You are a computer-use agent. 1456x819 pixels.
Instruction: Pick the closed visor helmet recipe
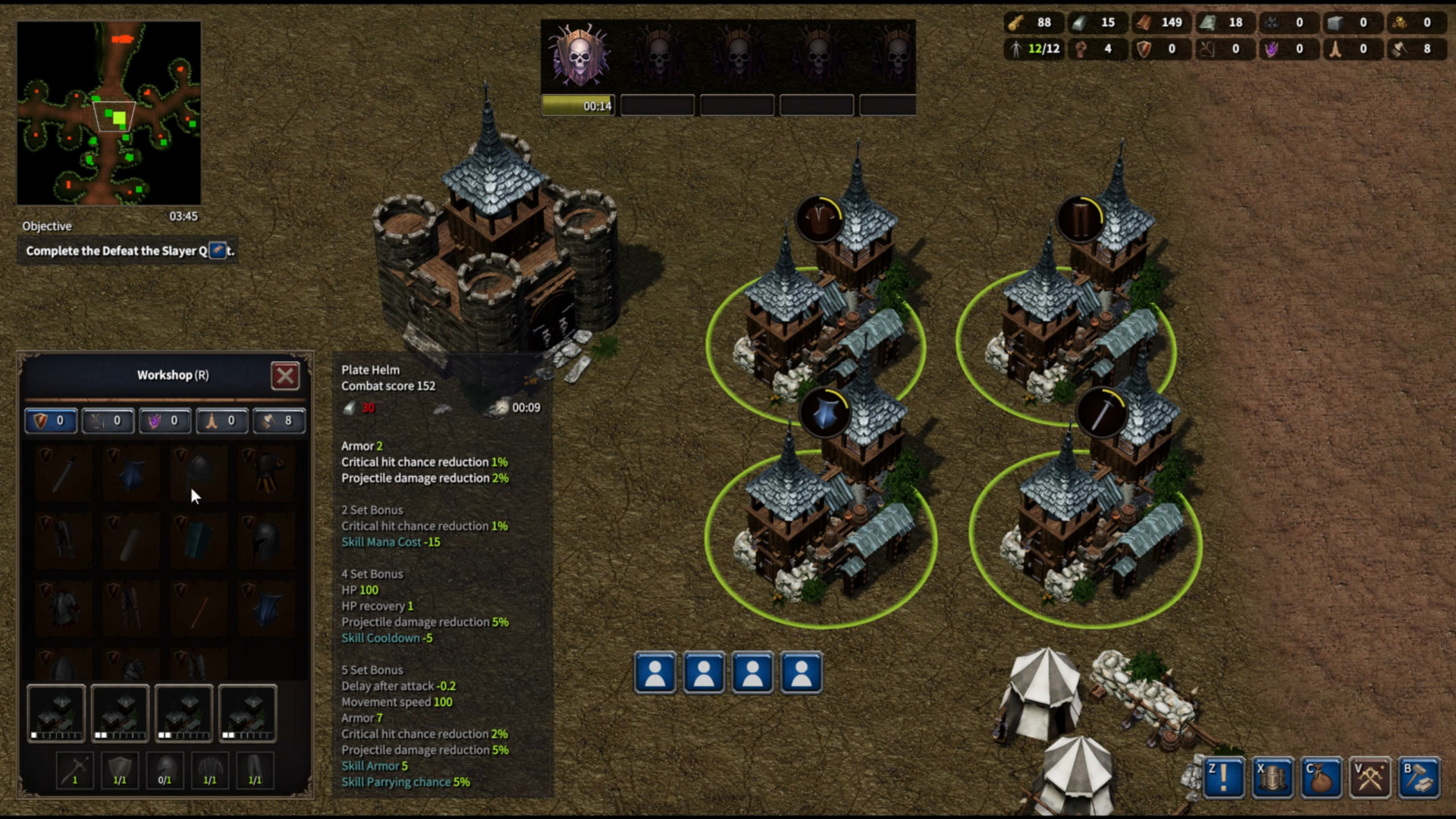coord(265,540)
